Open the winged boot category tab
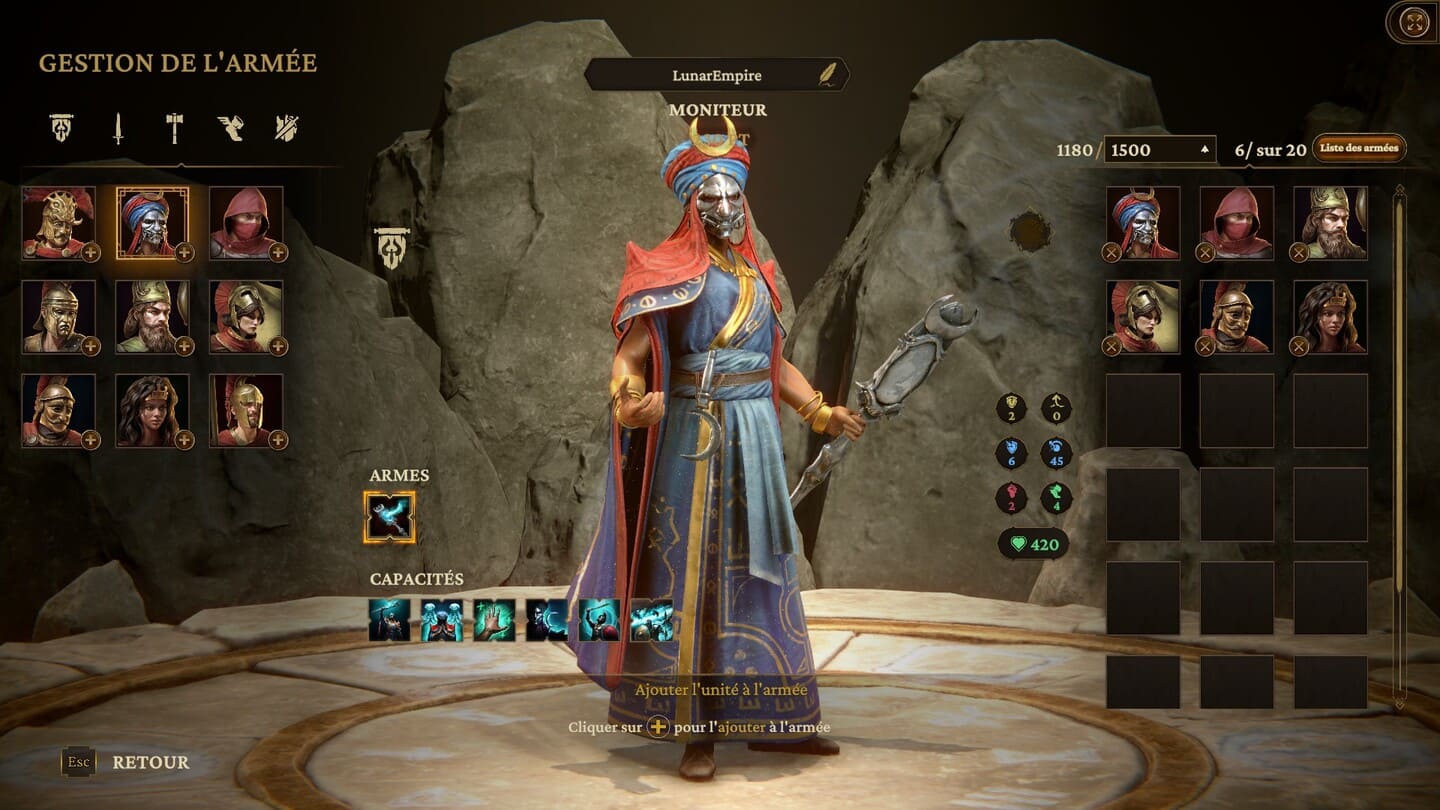Image resolution: width=1440 pixels, height=810 pixels. [x=230, y=128]
